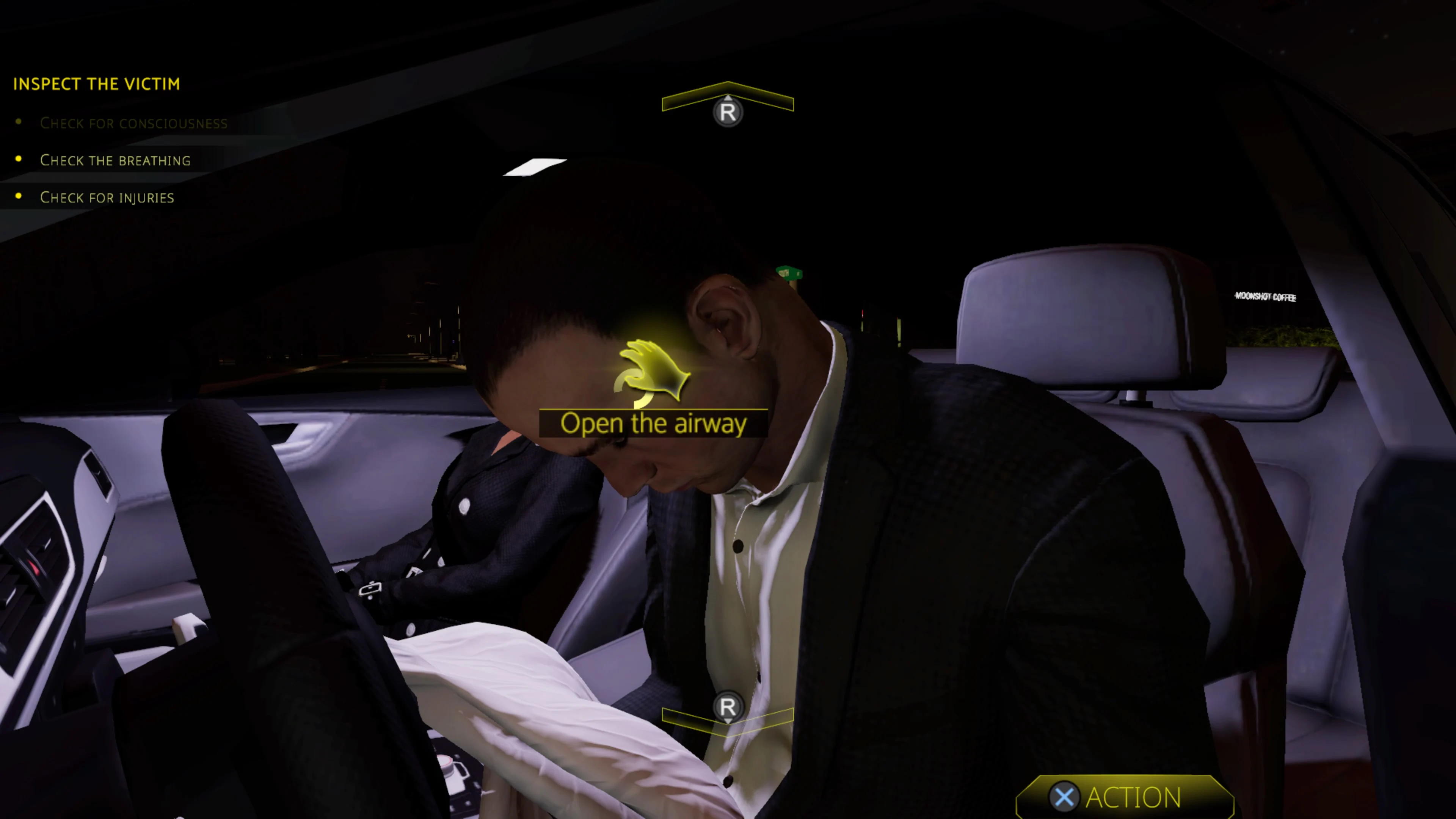The height and width of the screenshot is (819, 1456).
Task: Click the yellow bullet beside Check for injuries
Action: click(19, 196)
